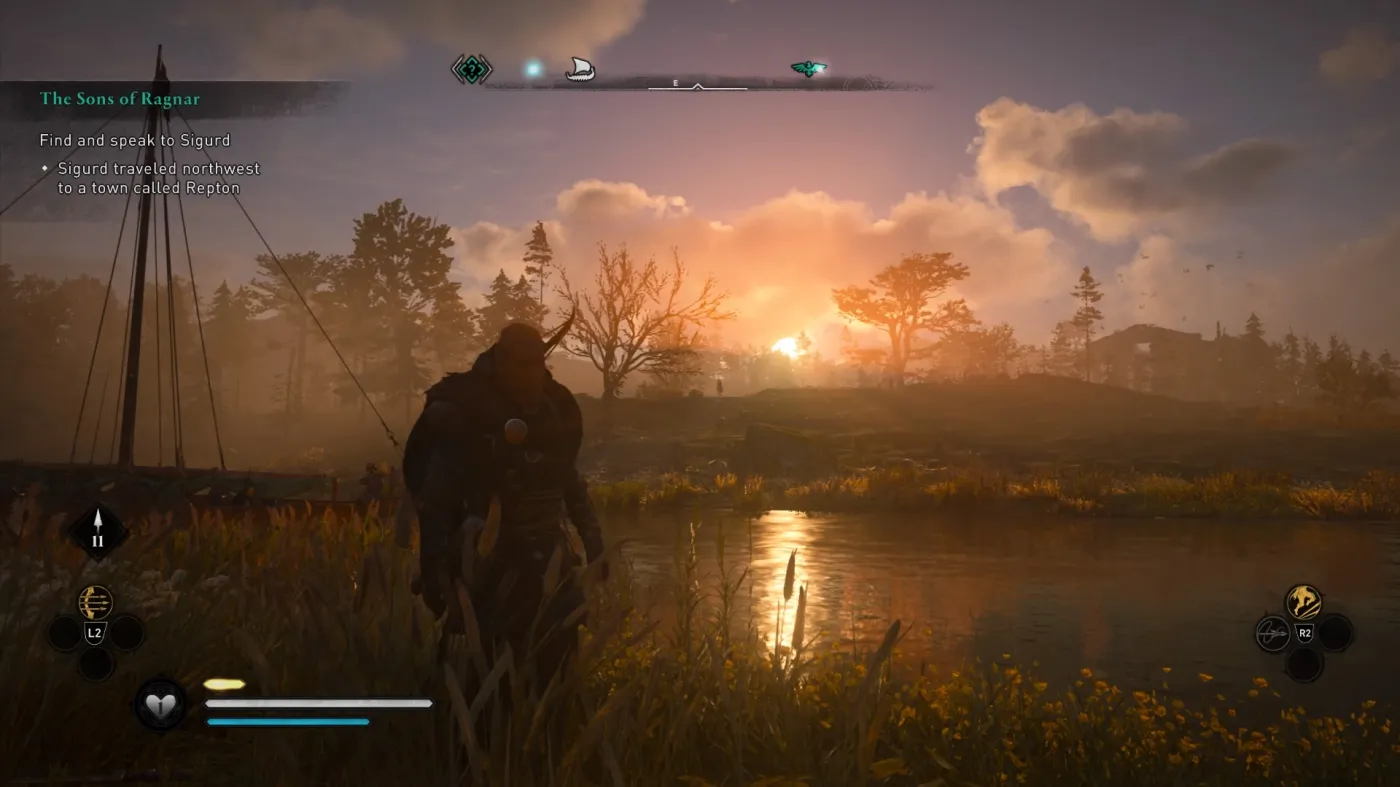
Task: Click the white north-arrow marker labeled II
Action: pyautogui.click(x=96, y=530)
